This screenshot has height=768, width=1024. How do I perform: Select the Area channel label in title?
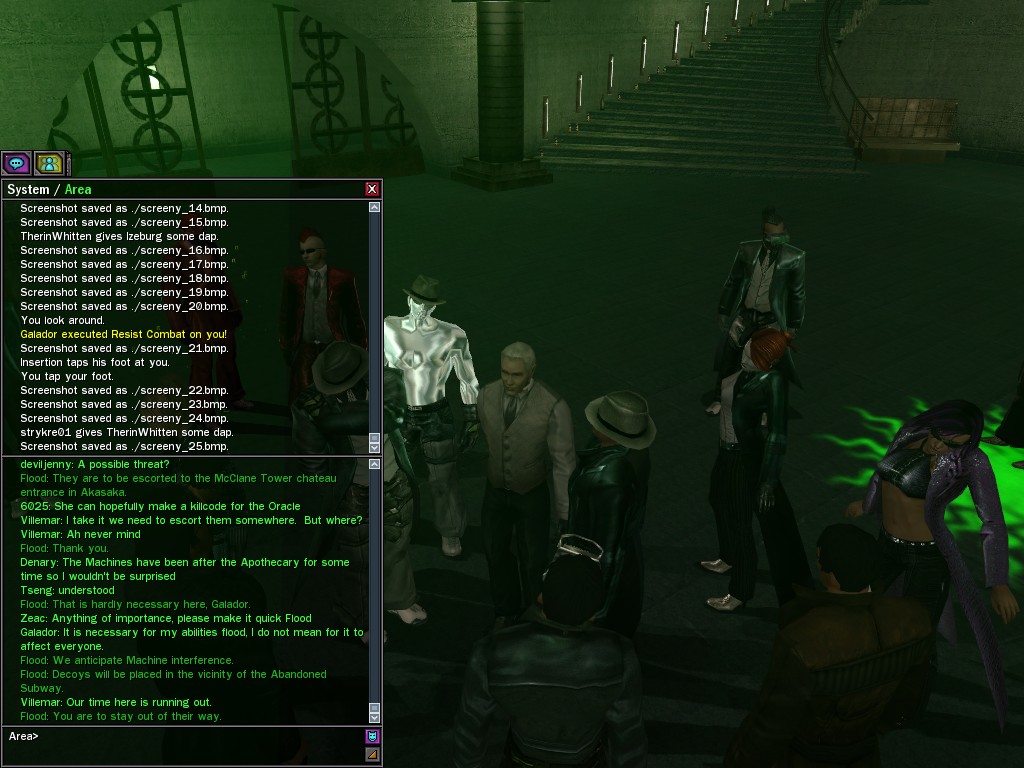click(x=78, y=189)
